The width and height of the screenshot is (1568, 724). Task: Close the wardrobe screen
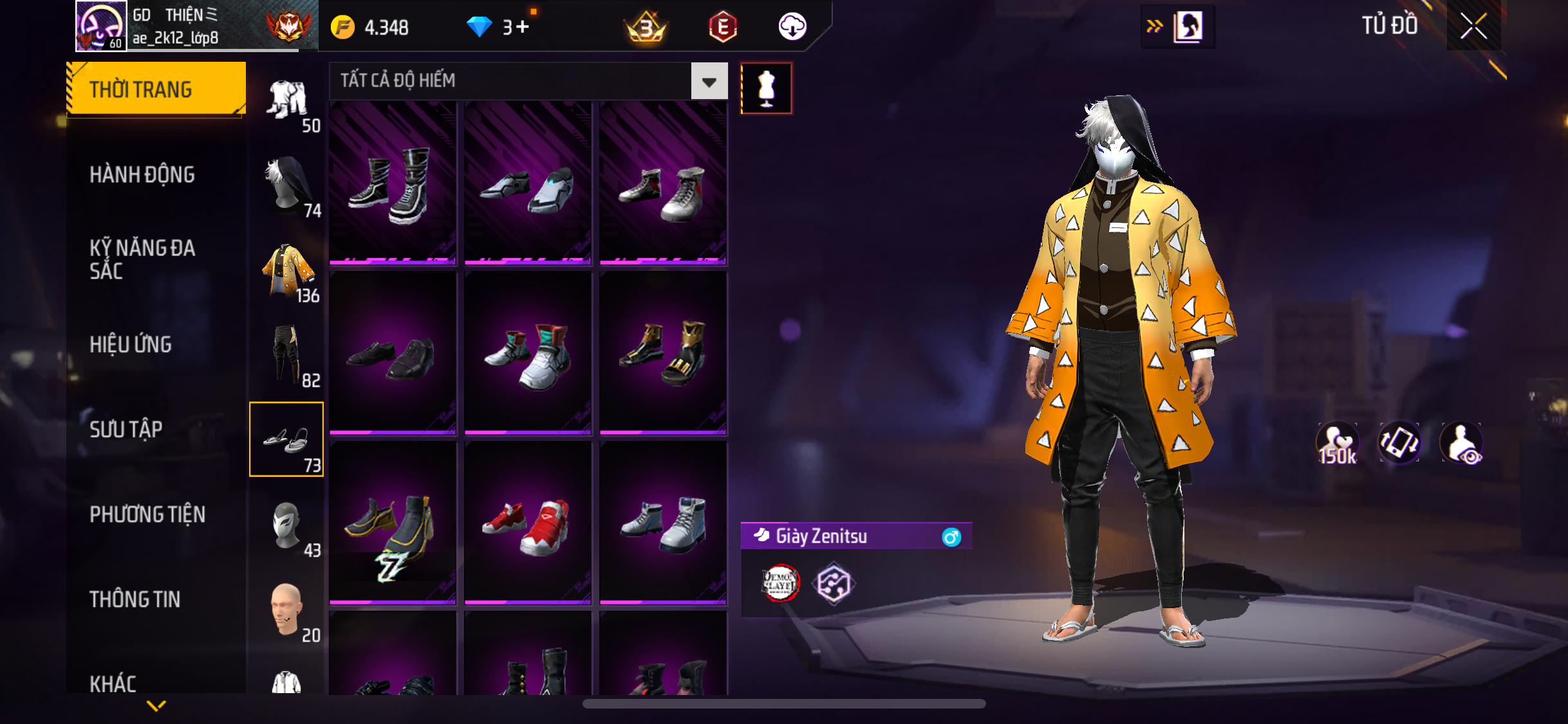1473,26
